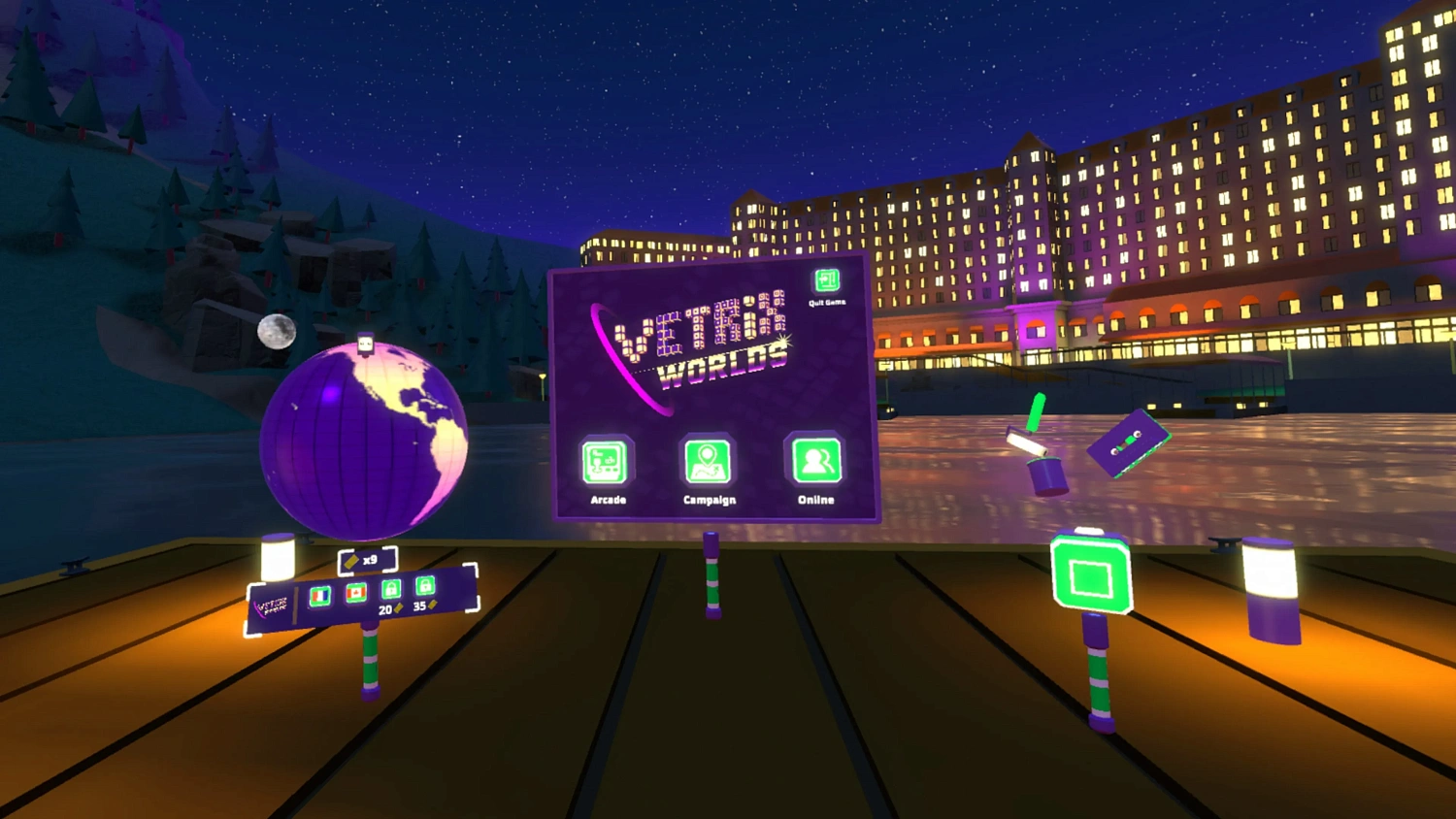Select the Canadian flag language option
1456x819 pixels.
pos(355,591)
